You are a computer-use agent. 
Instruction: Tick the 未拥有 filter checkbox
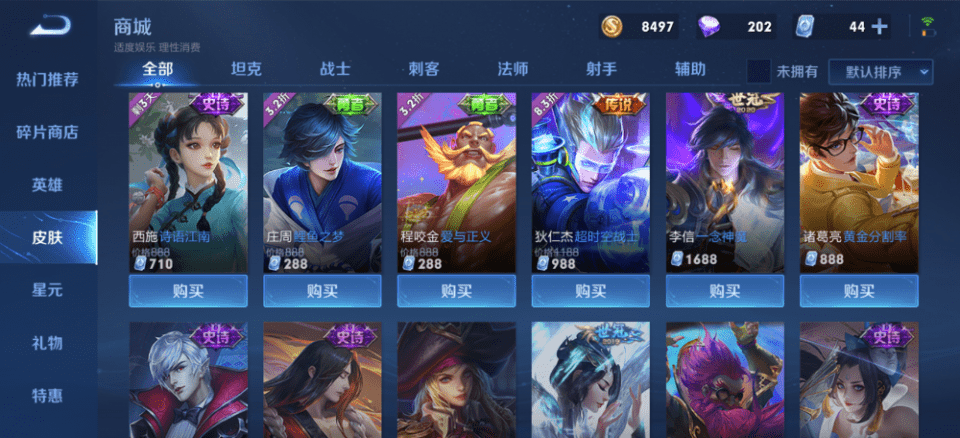(x=759, y=71)
